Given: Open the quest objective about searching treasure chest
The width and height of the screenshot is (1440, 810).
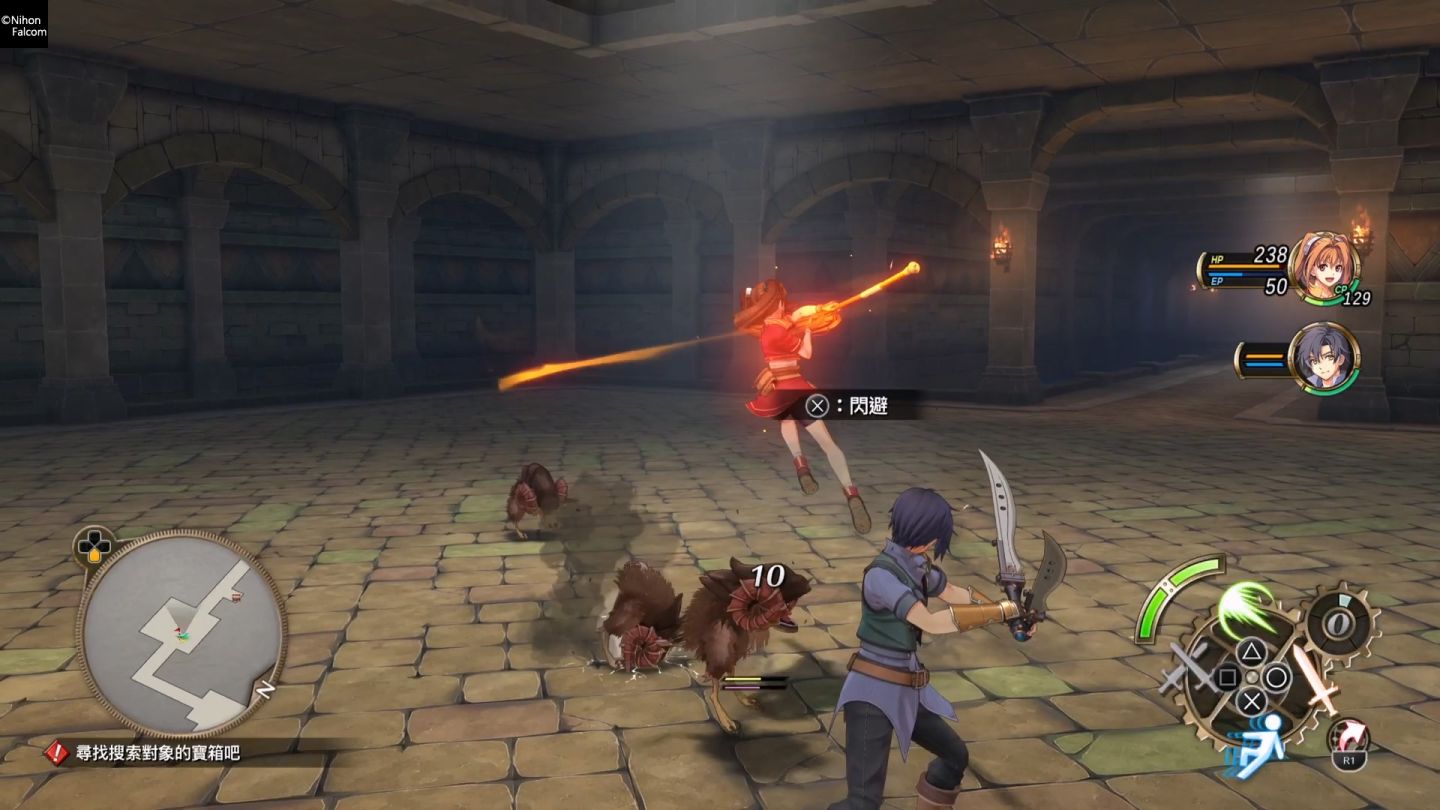Looking at the screenshot, I should click(x=146, y=753).
